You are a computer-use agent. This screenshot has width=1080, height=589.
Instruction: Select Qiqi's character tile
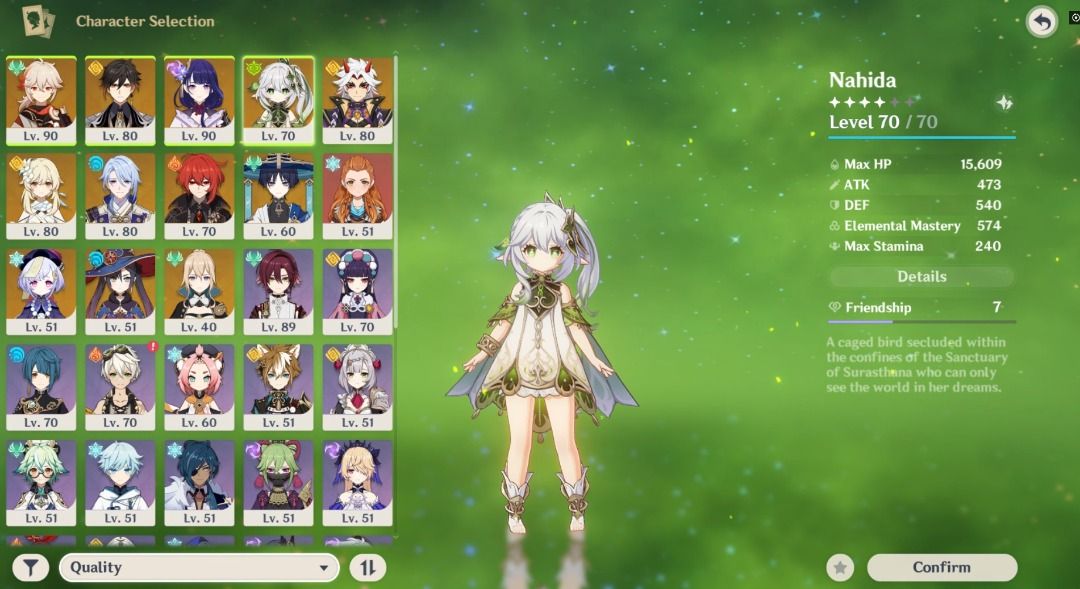coord(41,292)
